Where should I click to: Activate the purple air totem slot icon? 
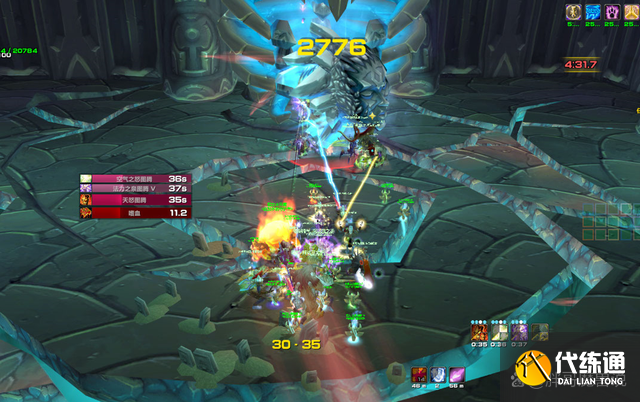click(x=519, y=331)
